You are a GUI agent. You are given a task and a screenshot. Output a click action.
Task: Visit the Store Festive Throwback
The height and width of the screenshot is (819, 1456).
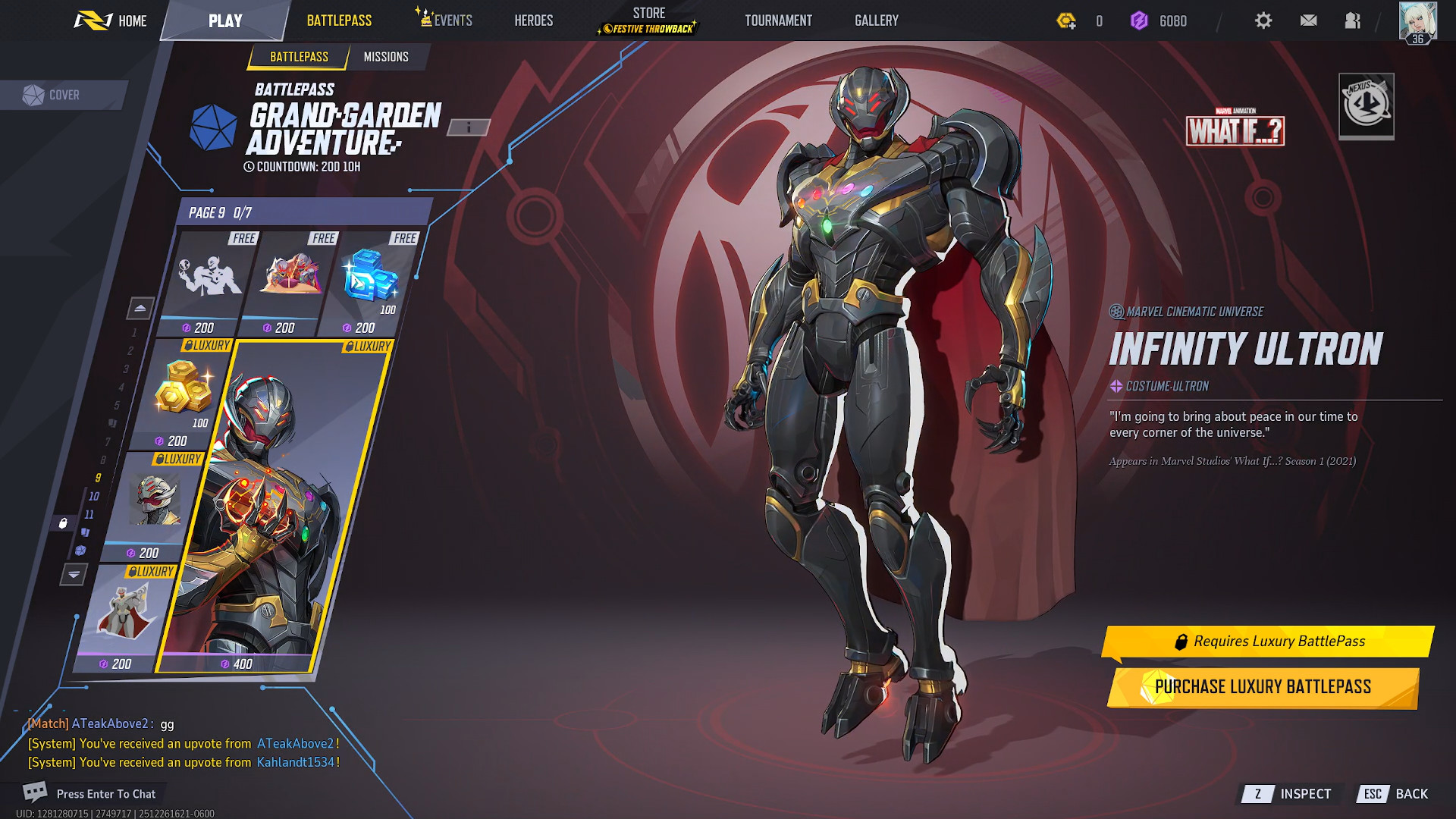pos(648,20)
